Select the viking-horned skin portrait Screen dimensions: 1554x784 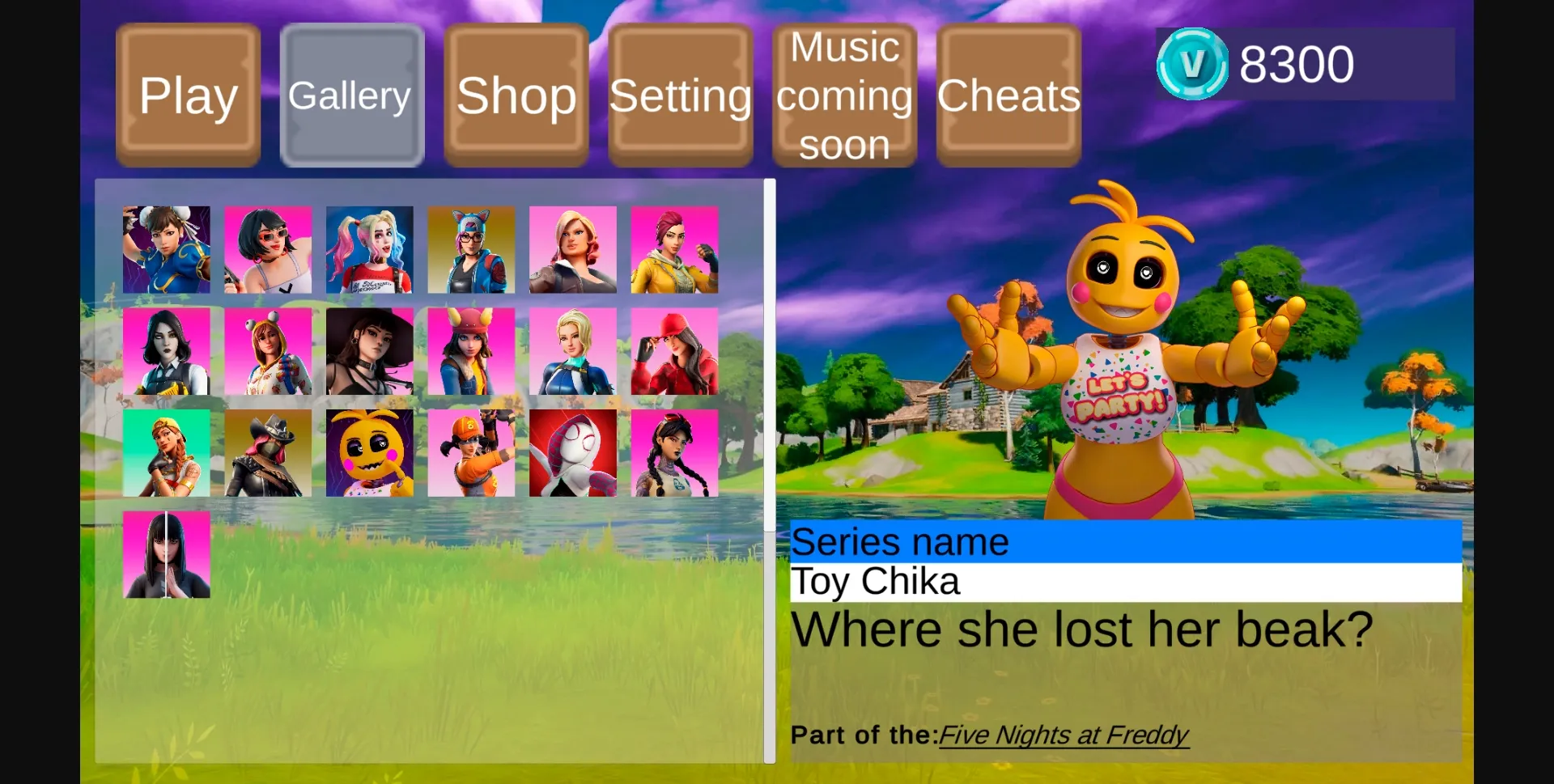pyautogui.click(x=471, y=351)
